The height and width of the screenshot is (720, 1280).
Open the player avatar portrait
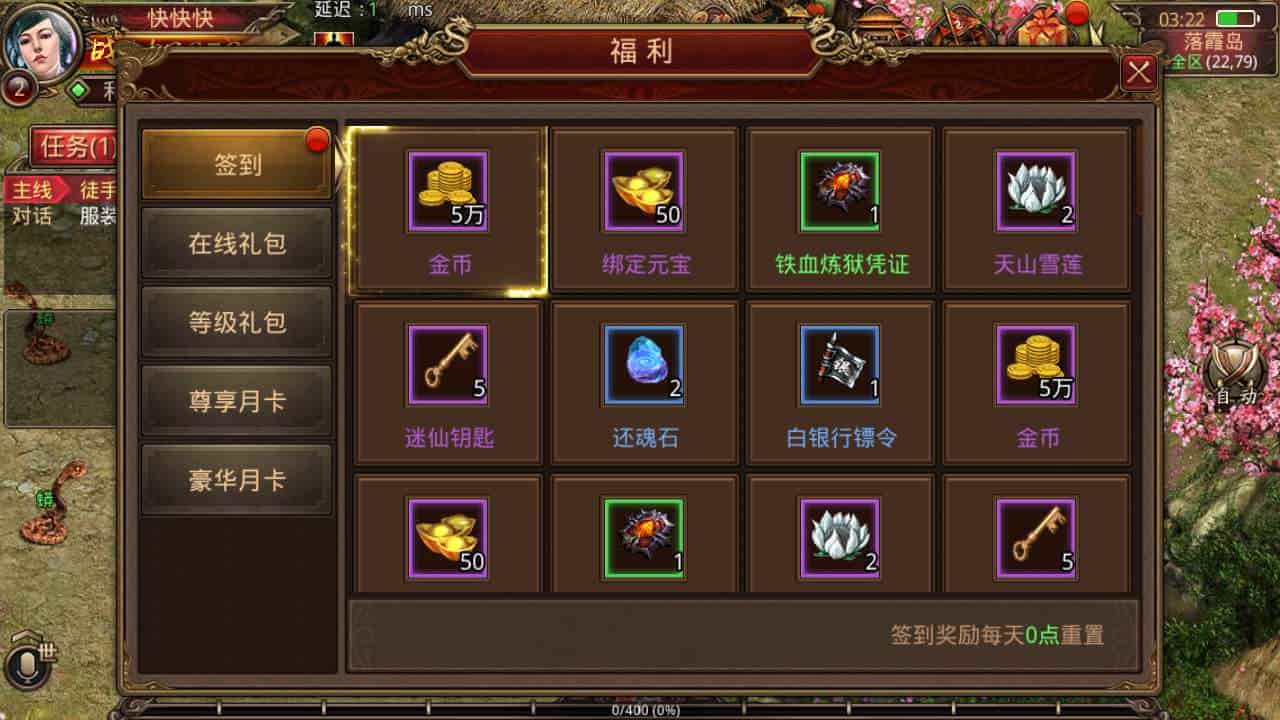click(x=40, y=42)
